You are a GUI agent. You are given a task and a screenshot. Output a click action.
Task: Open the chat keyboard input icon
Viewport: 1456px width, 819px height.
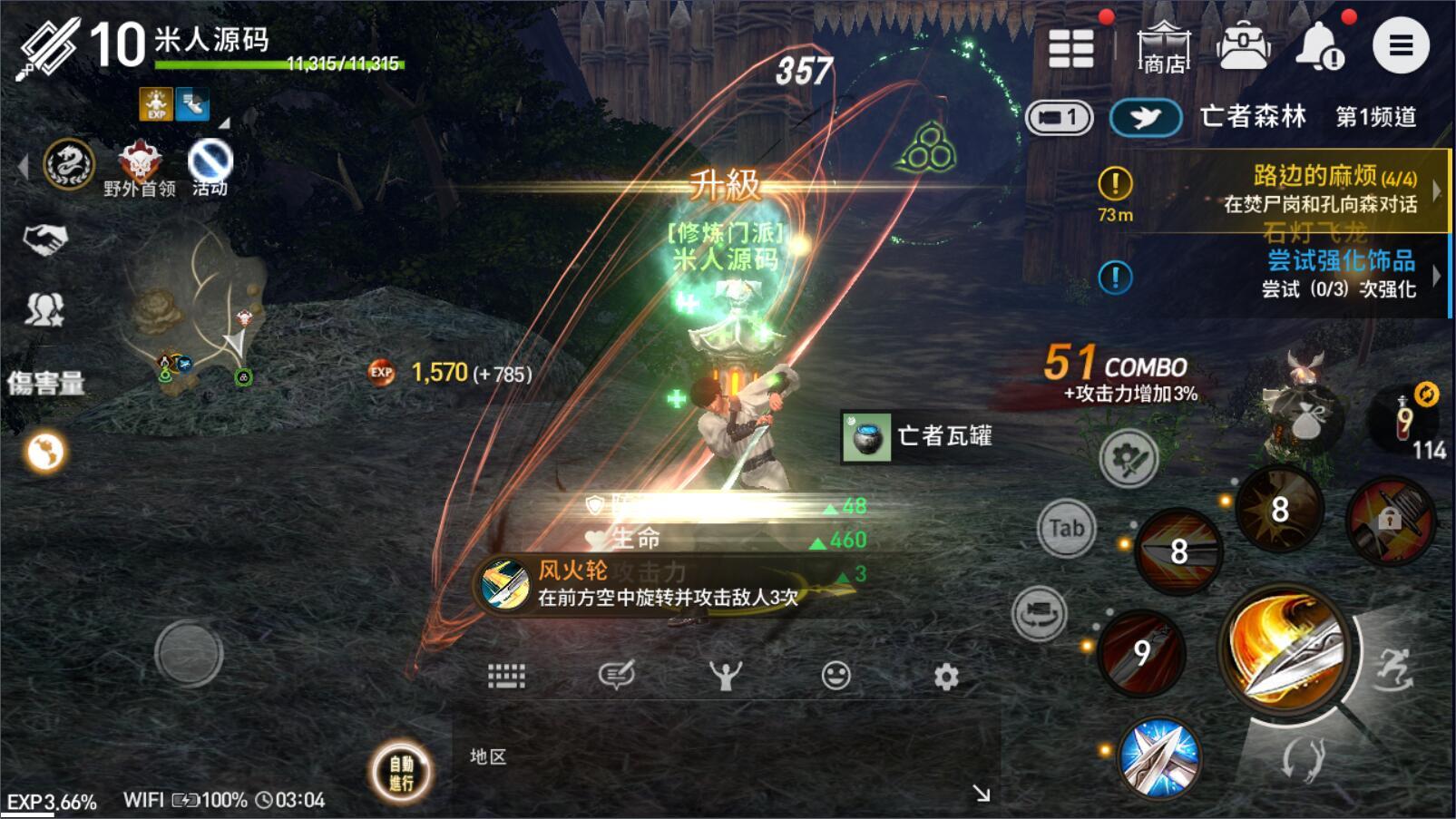pos(506,676)
